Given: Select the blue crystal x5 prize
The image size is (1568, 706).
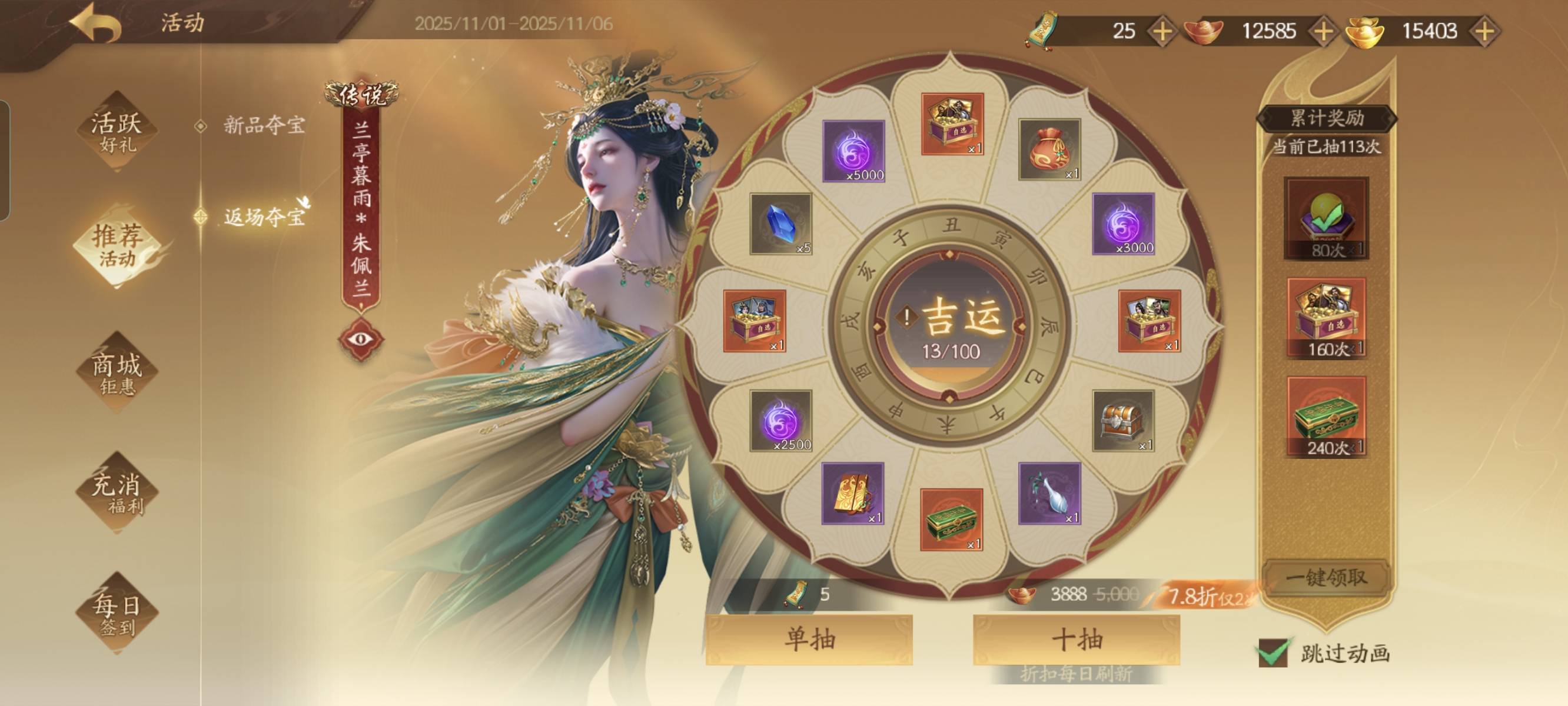Looking at the screenshot, I should (x=781, y=224).
